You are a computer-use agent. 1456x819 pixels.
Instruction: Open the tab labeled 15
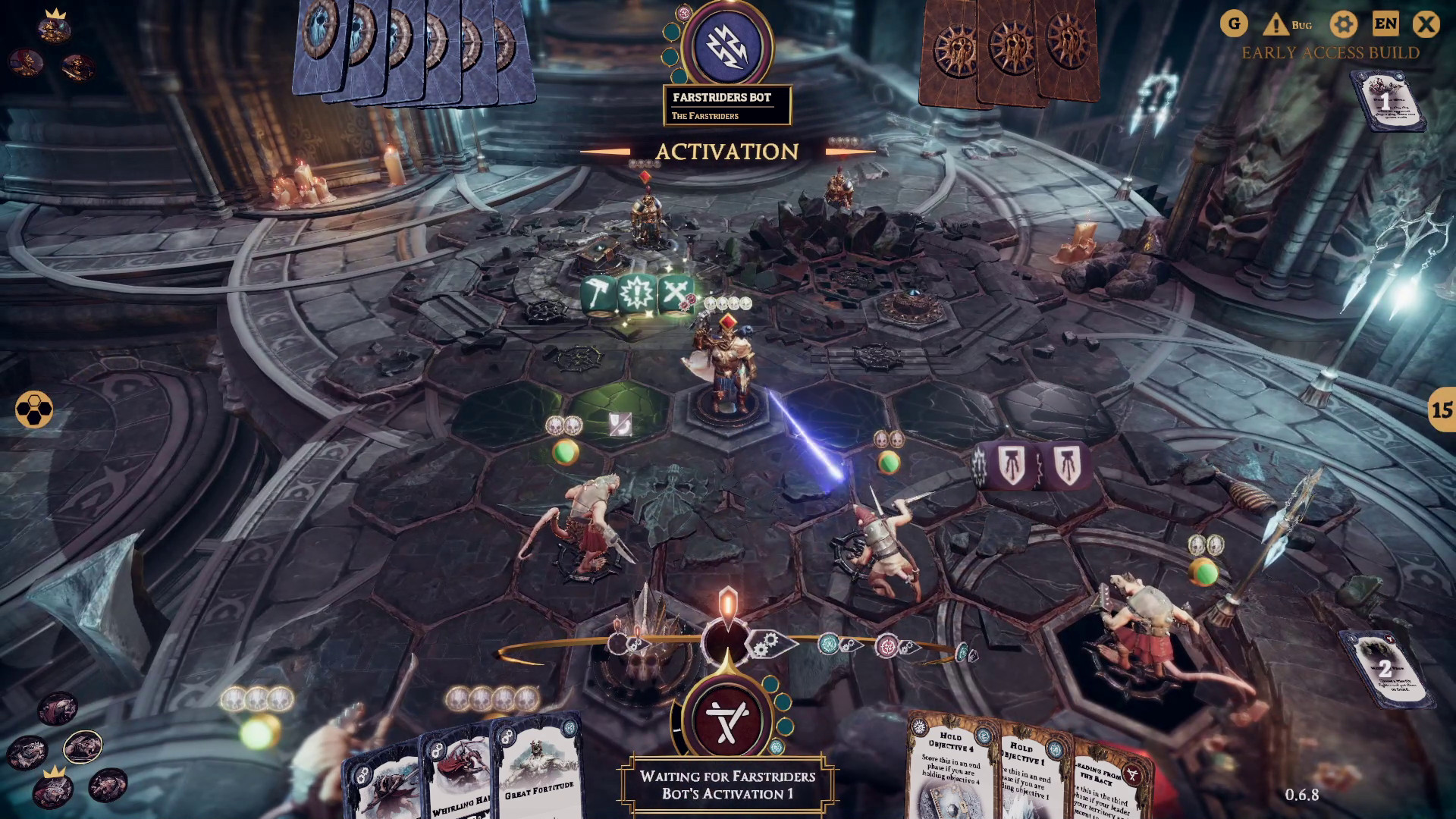(x=1441, y=410)
